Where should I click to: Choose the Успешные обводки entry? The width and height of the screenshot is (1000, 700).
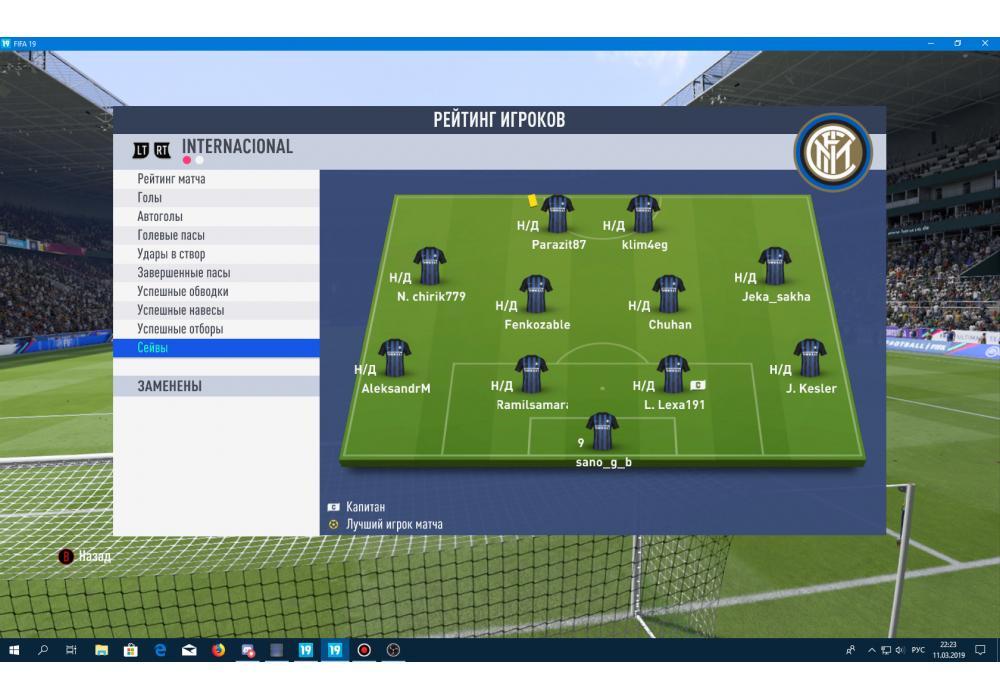(183, 292)
